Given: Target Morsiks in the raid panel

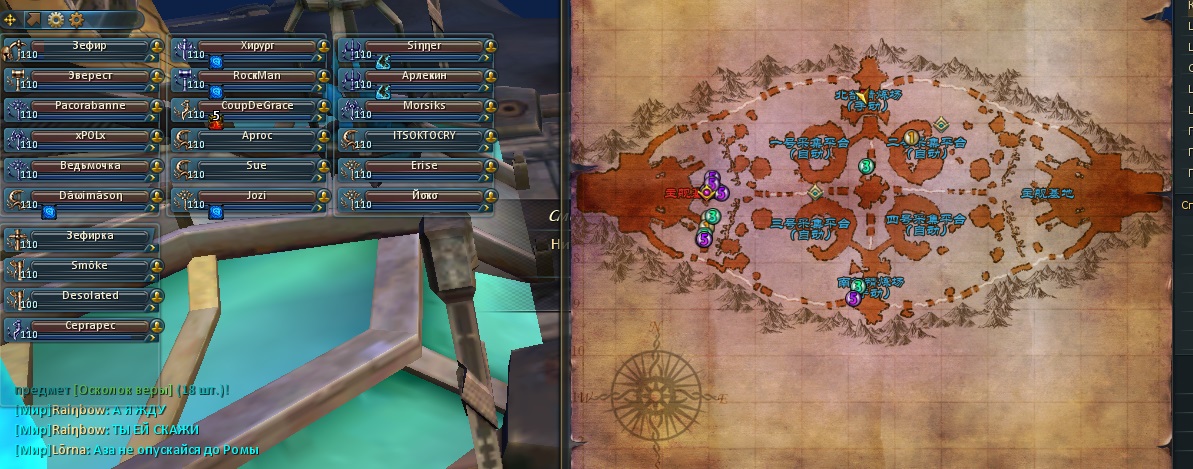Looking at the screenshot, I should (x=418, y=106).
